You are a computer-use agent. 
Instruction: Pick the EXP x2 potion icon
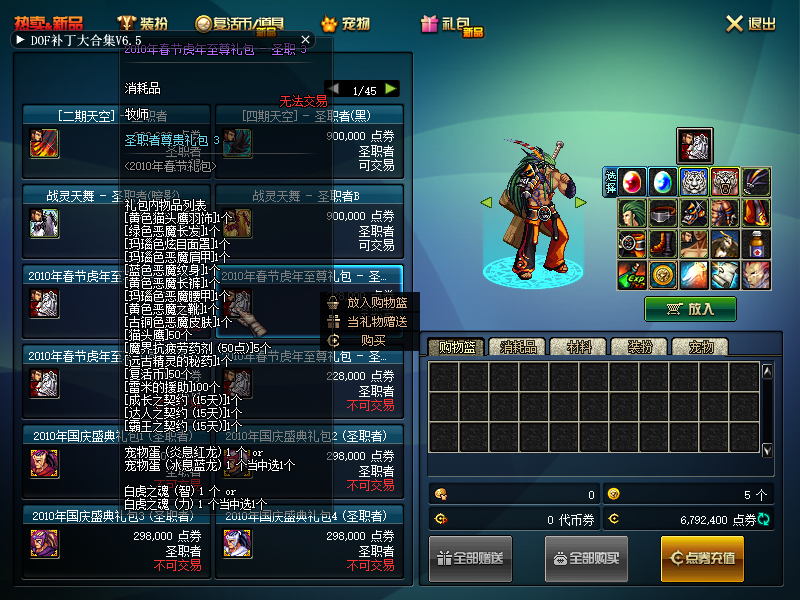[x=633, y=273]
